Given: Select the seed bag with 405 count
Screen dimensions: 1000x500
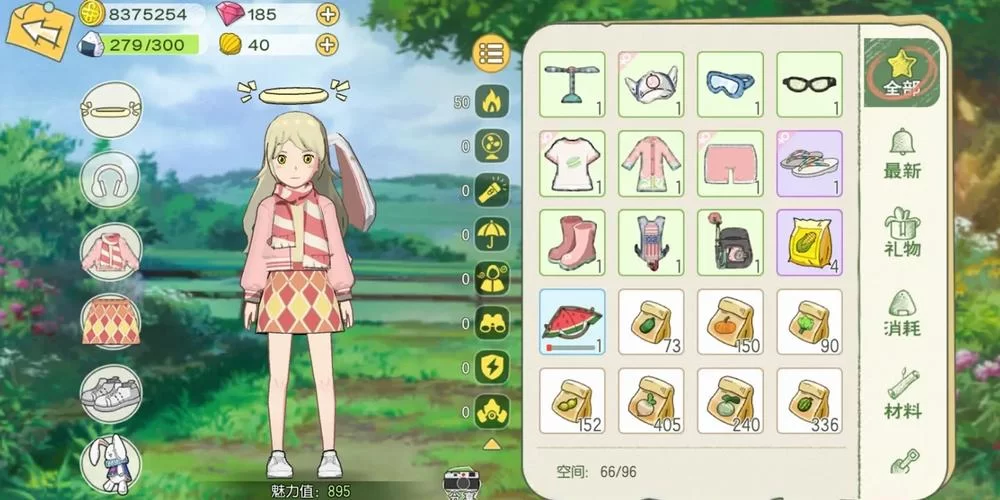Looking at the screenshot, I should coord(651,401).
